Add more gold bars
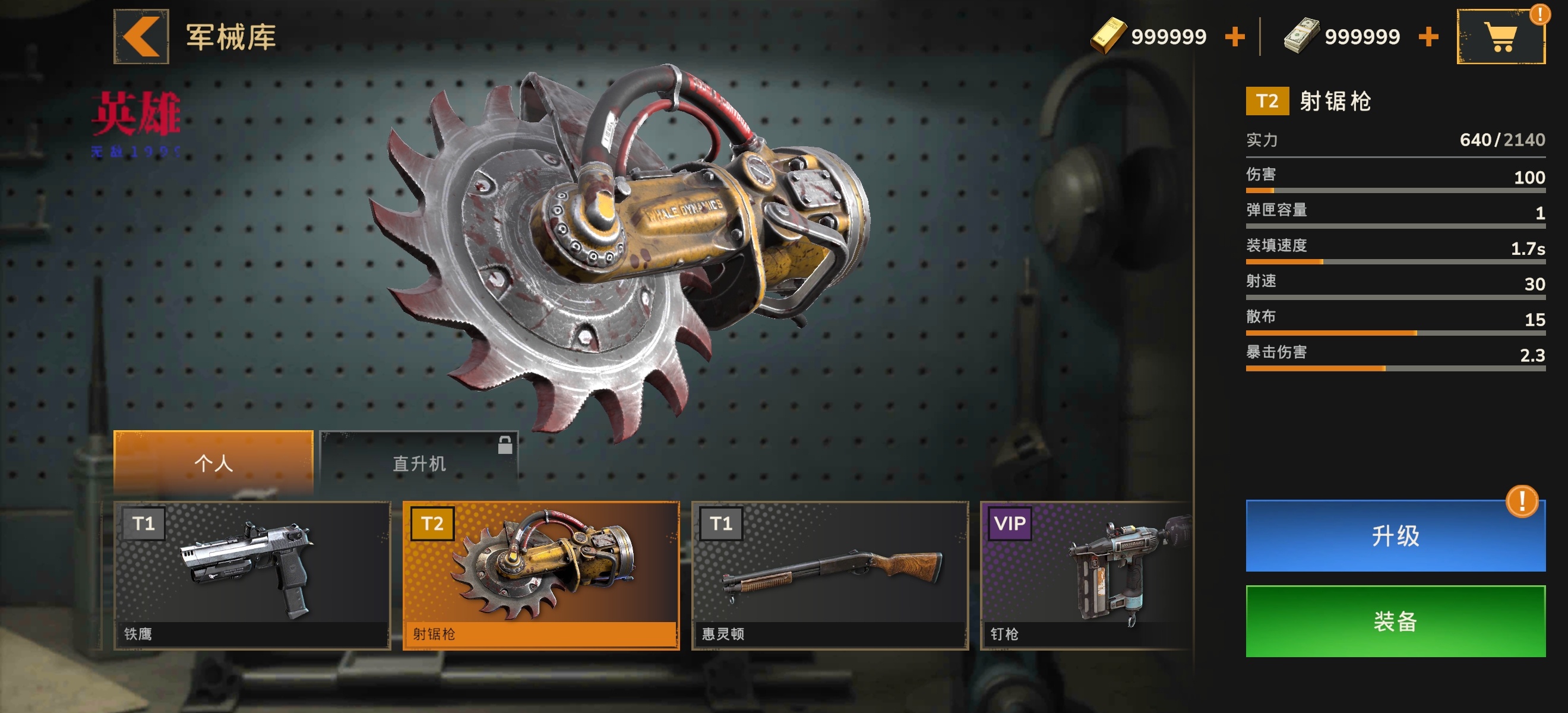Image resolution: width=1568 pixels, height=713 pixels. pyautogui.click(x=1234, y=36)
